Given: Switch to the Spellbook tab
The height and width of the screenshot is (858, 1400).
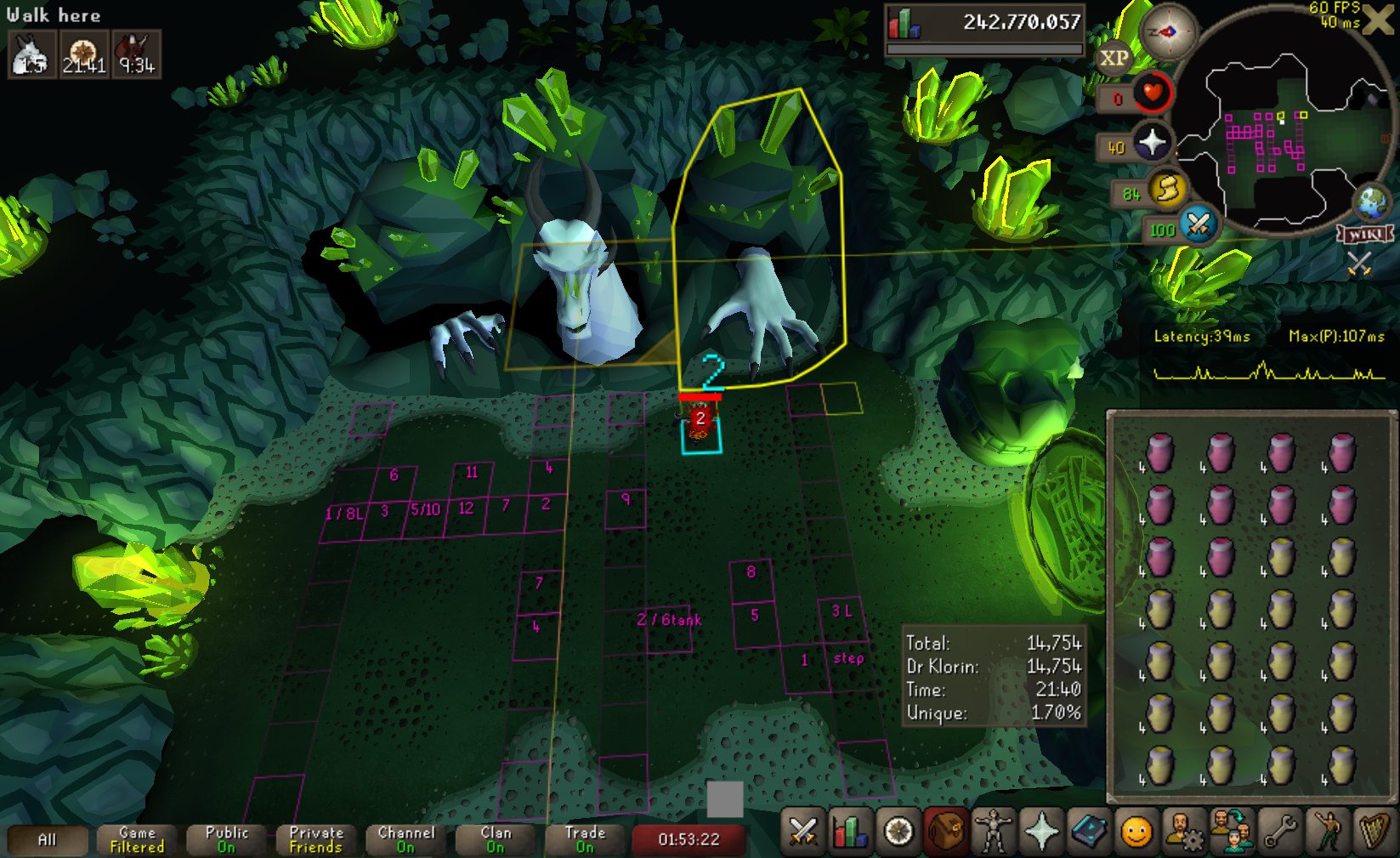Looking at the screenshot, I should (1089, 832).
